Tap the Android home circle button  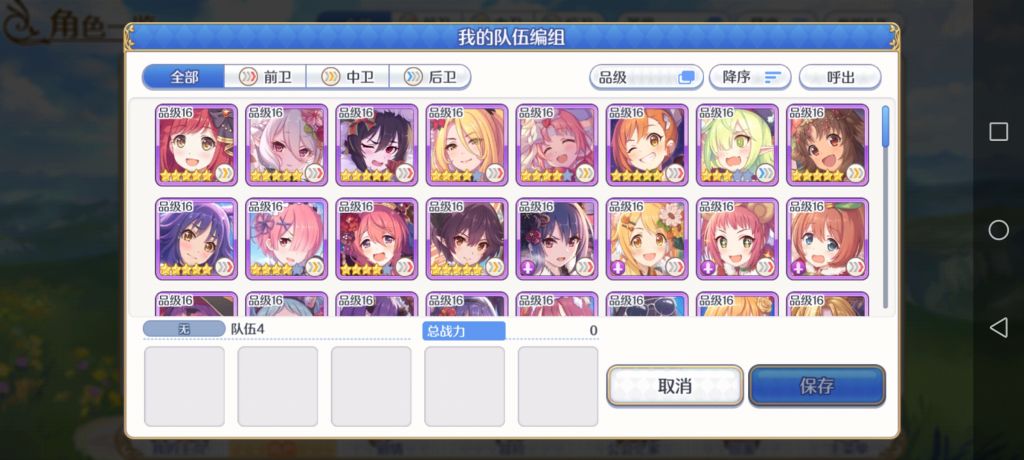[998, 231]
